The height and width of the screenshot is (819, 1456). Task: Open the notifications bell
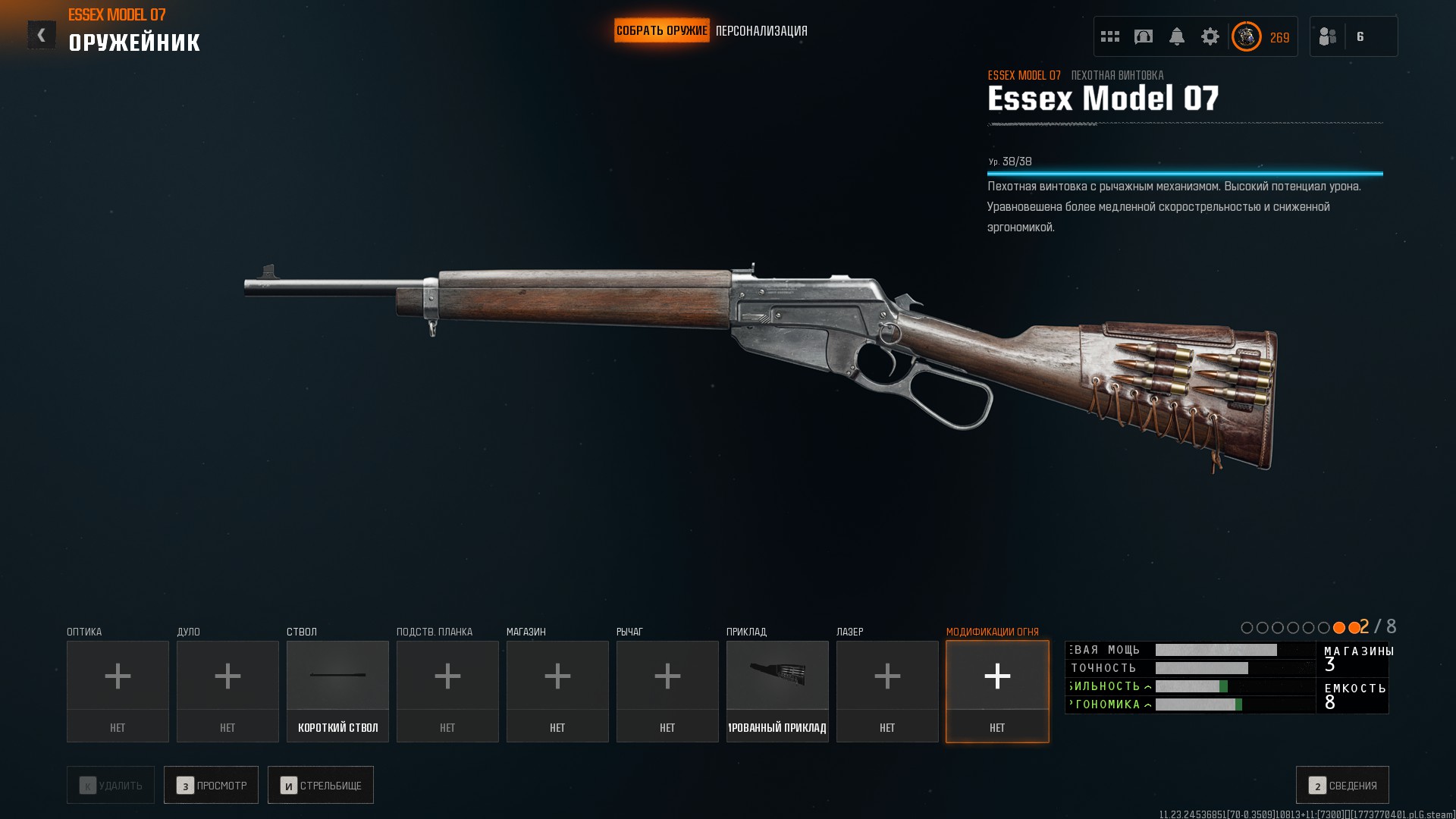pyautogui.click(x=1177, y=36)
